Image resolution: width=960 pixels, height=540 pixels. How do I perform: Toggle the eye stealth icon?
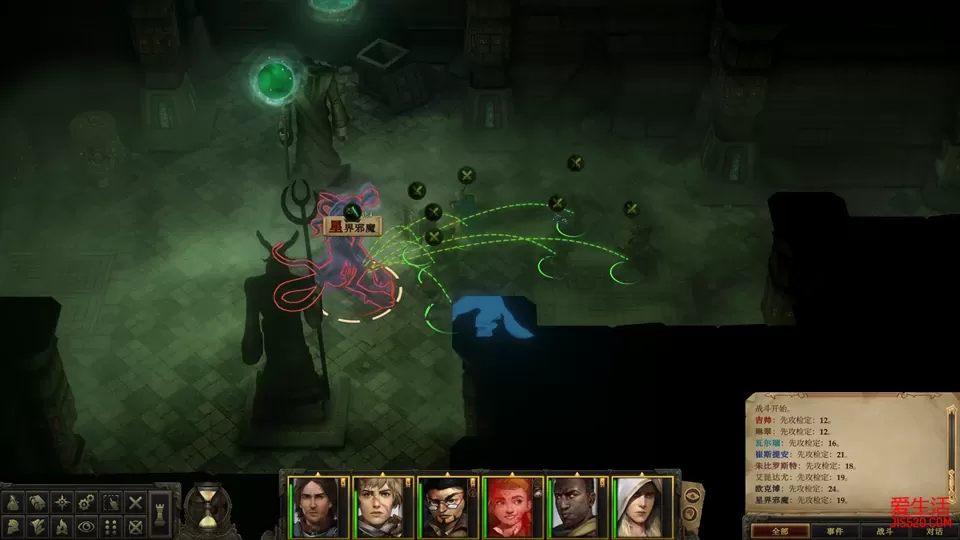87,526
